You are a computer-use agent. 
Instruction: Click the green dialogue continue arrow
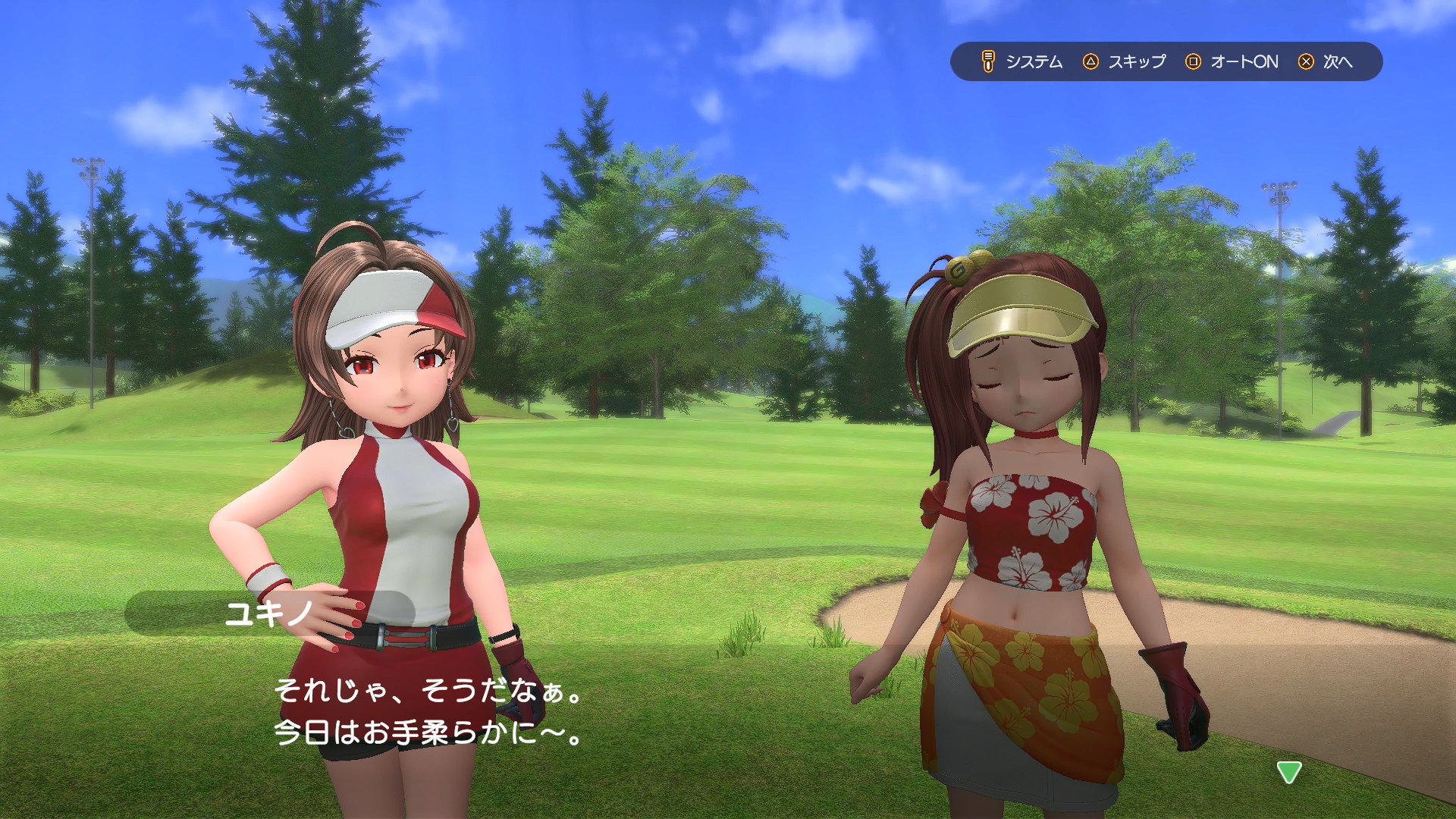pyautogui.click(x=1289, y=772)
